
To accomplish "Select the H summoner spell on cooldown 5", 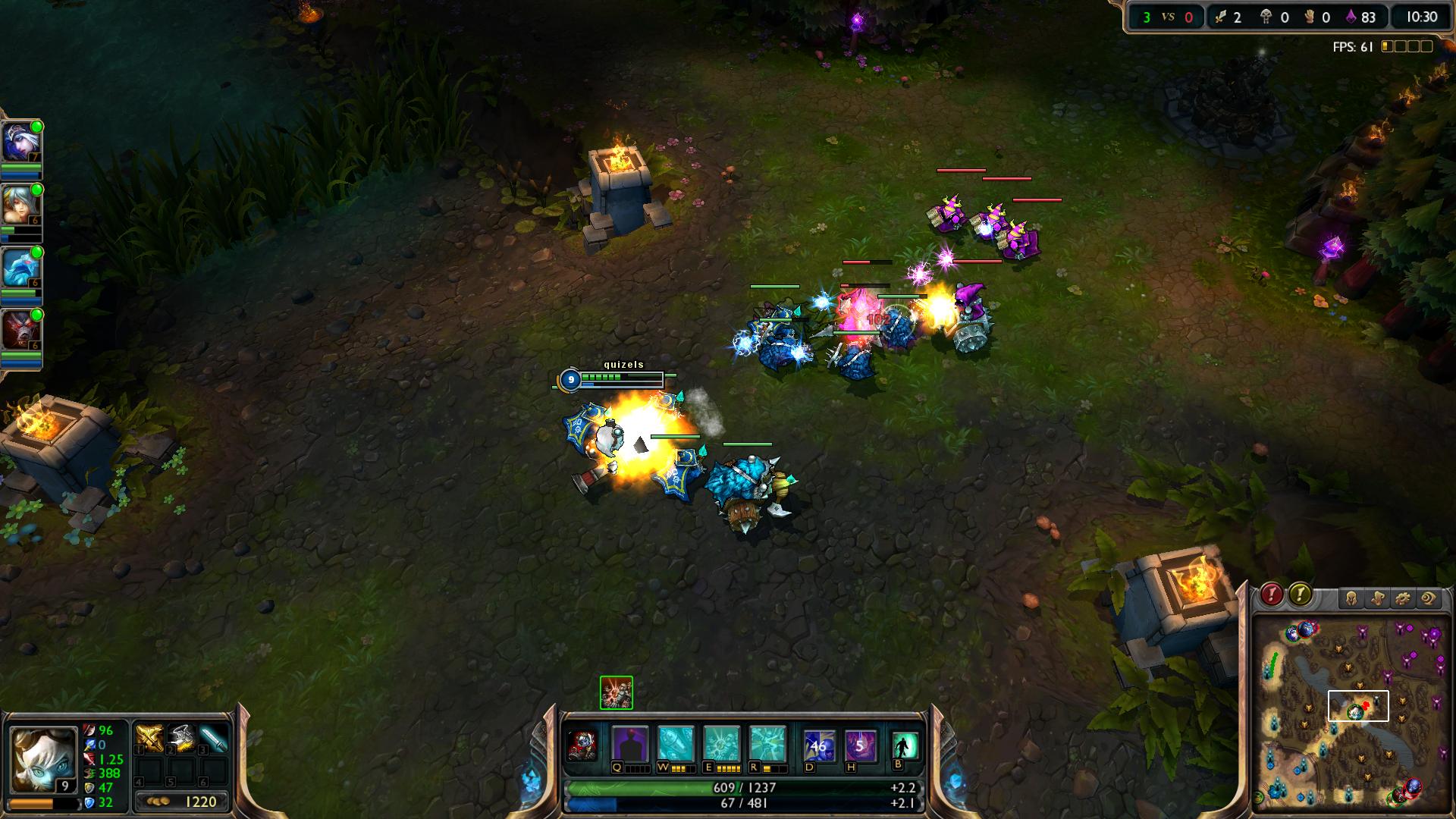I will click(x=860, y=745).
